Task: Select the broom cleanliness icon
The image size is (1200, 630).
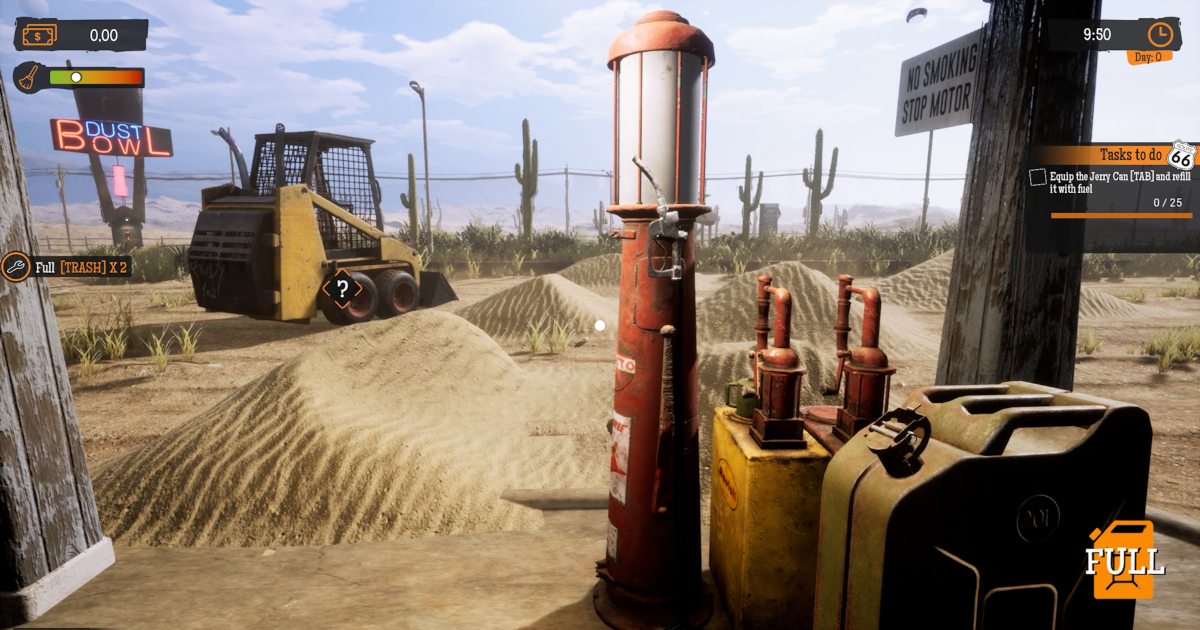Action: pos(29,78)
